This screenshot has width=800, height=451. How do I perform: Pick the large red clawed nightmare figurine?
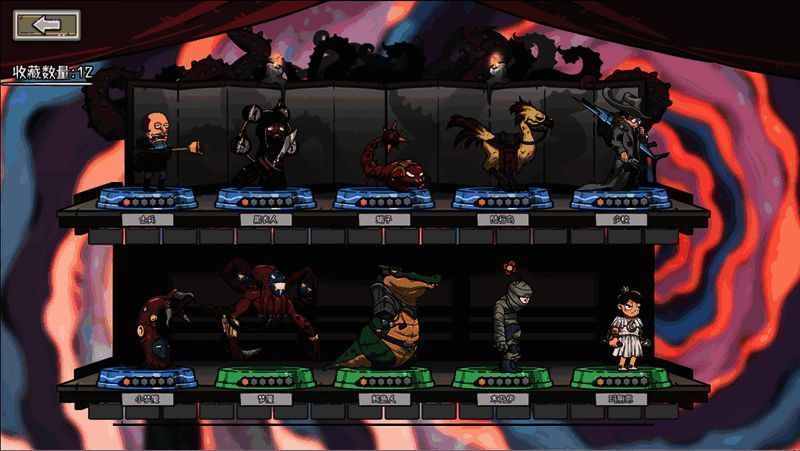(x=262, y=312)
